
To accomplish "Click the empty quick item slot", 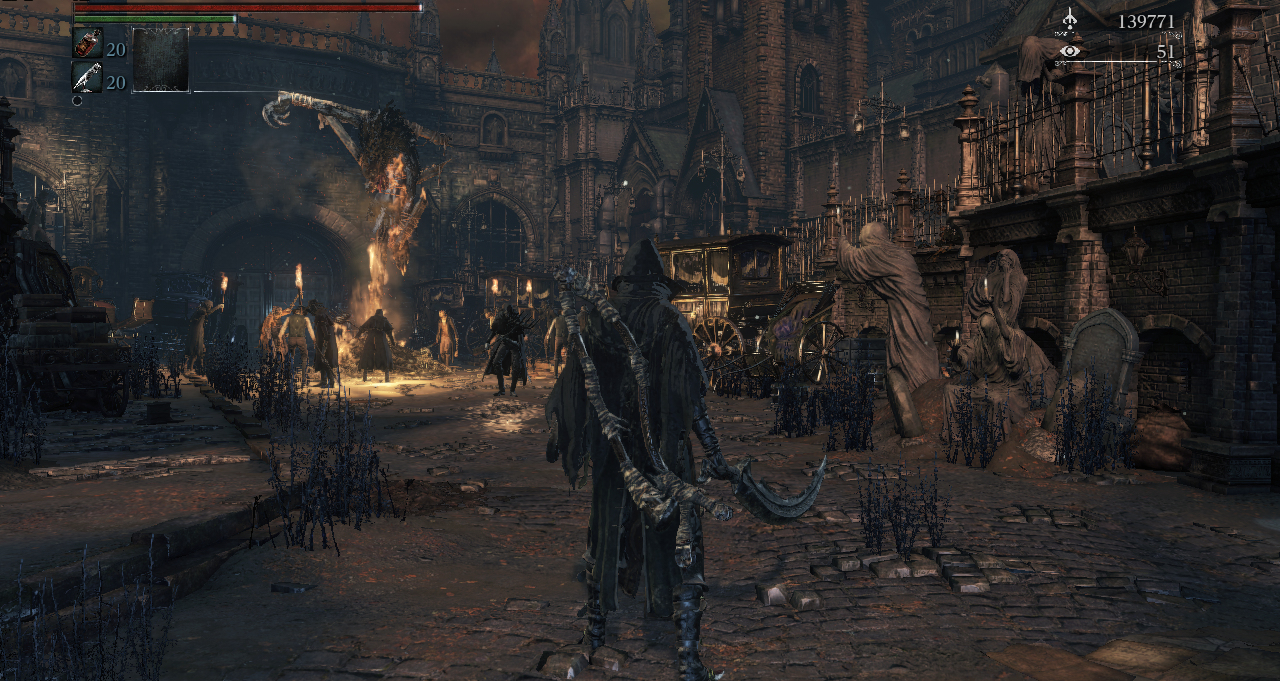I will [x=160, y=60].
